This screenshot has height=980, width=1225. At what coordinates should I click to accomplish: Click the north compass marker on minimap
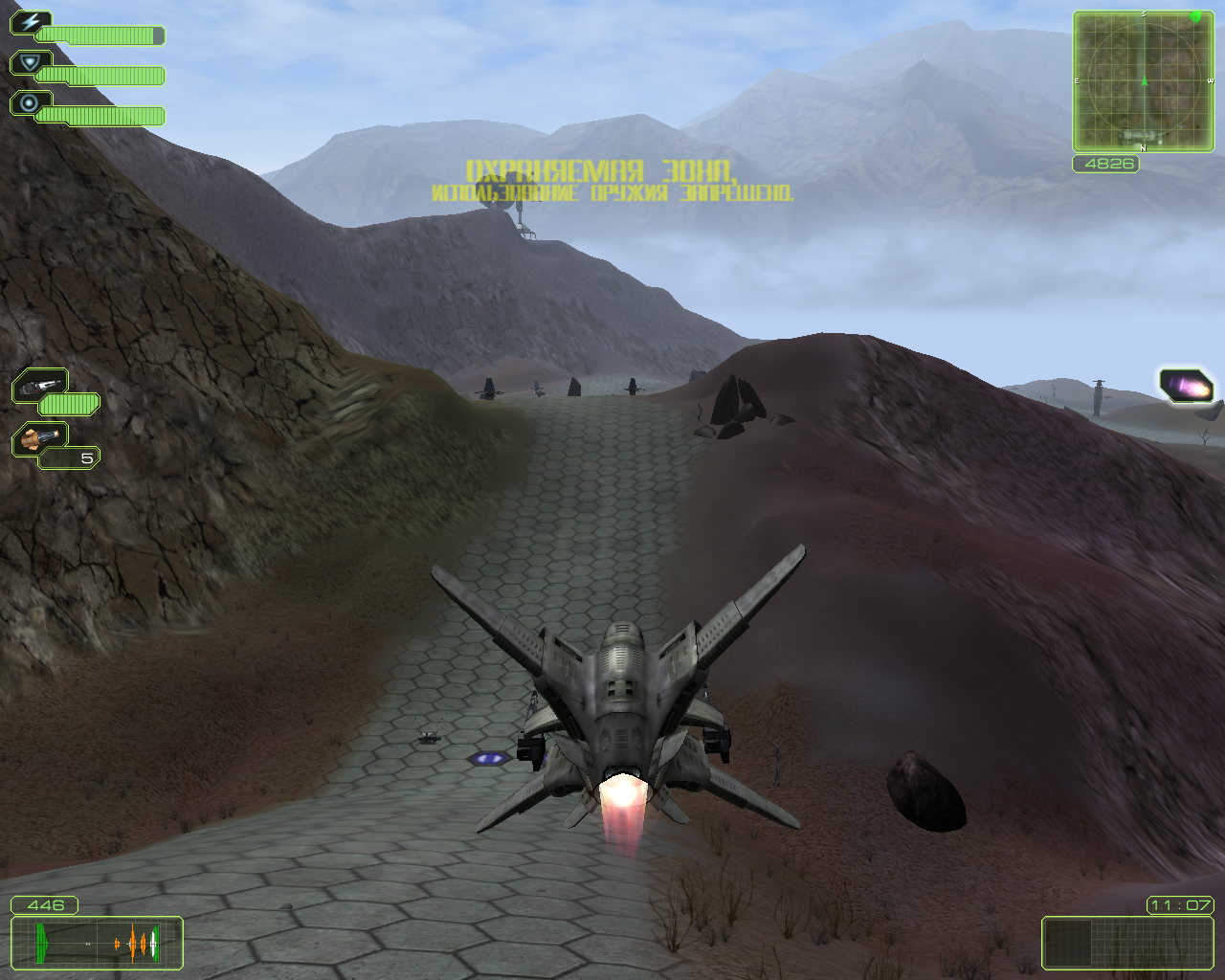pyautogui.click(x=1142, y=148)
